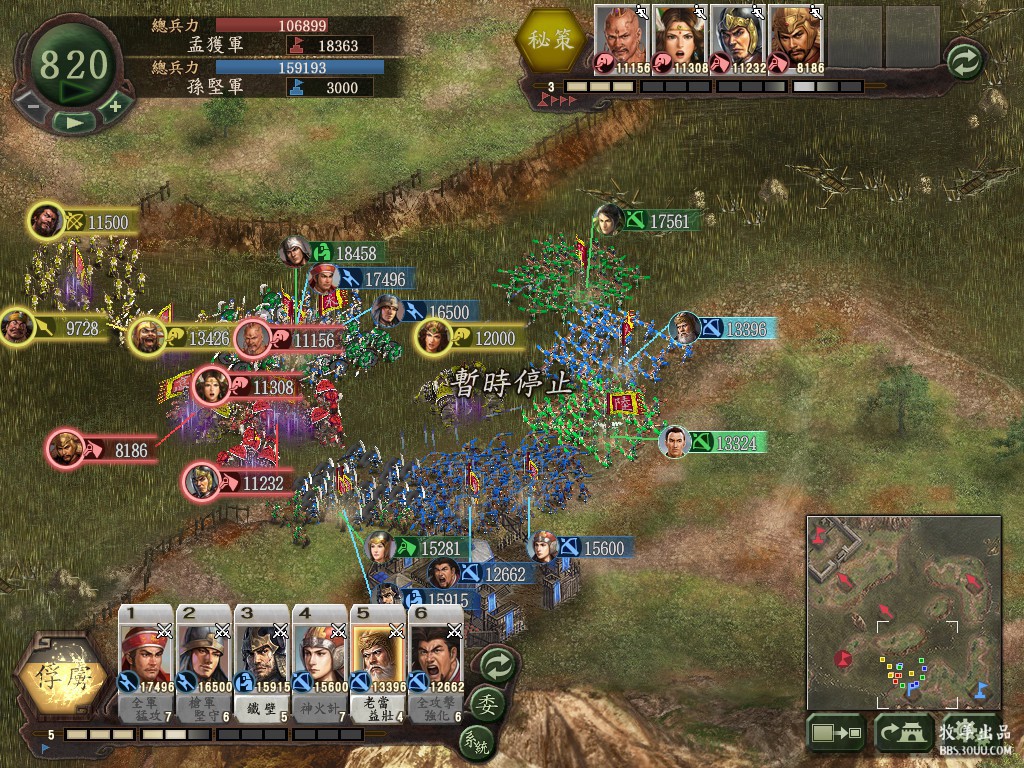The height and width of the screenshot is (768, 1024).
Task: Select enemy officer portrait with 11156 troops
Action: click(622, 39)
